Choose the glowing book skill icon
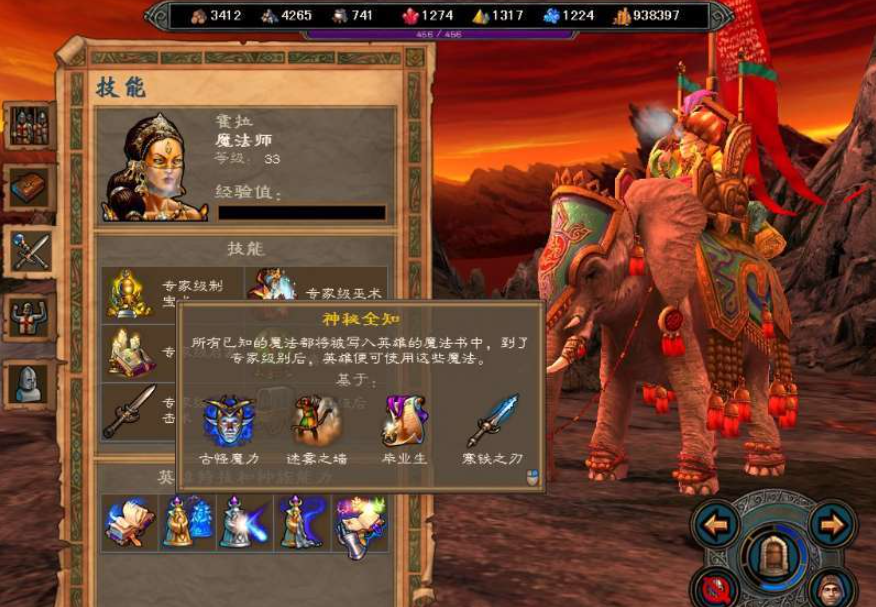Screen dimensions: 876x607 click(x=129, y=352)
